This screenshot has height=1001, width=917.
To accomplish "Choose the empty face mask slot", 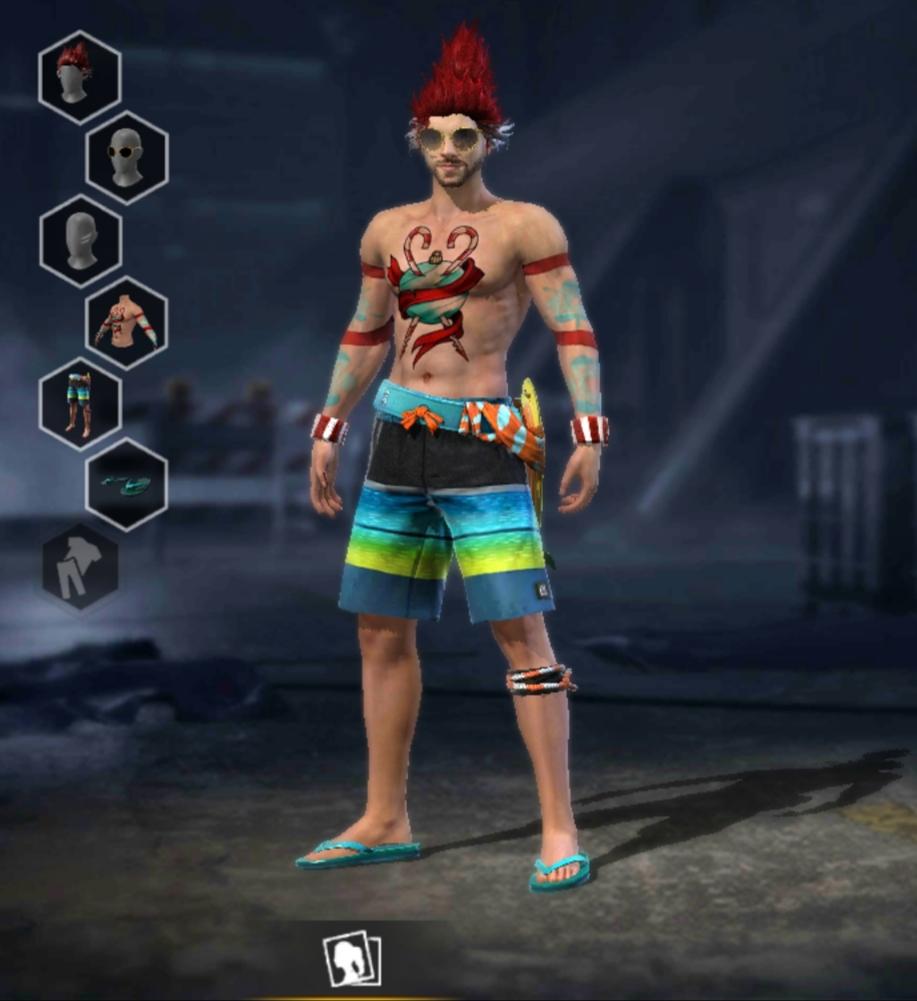I will tap(81, 241).
